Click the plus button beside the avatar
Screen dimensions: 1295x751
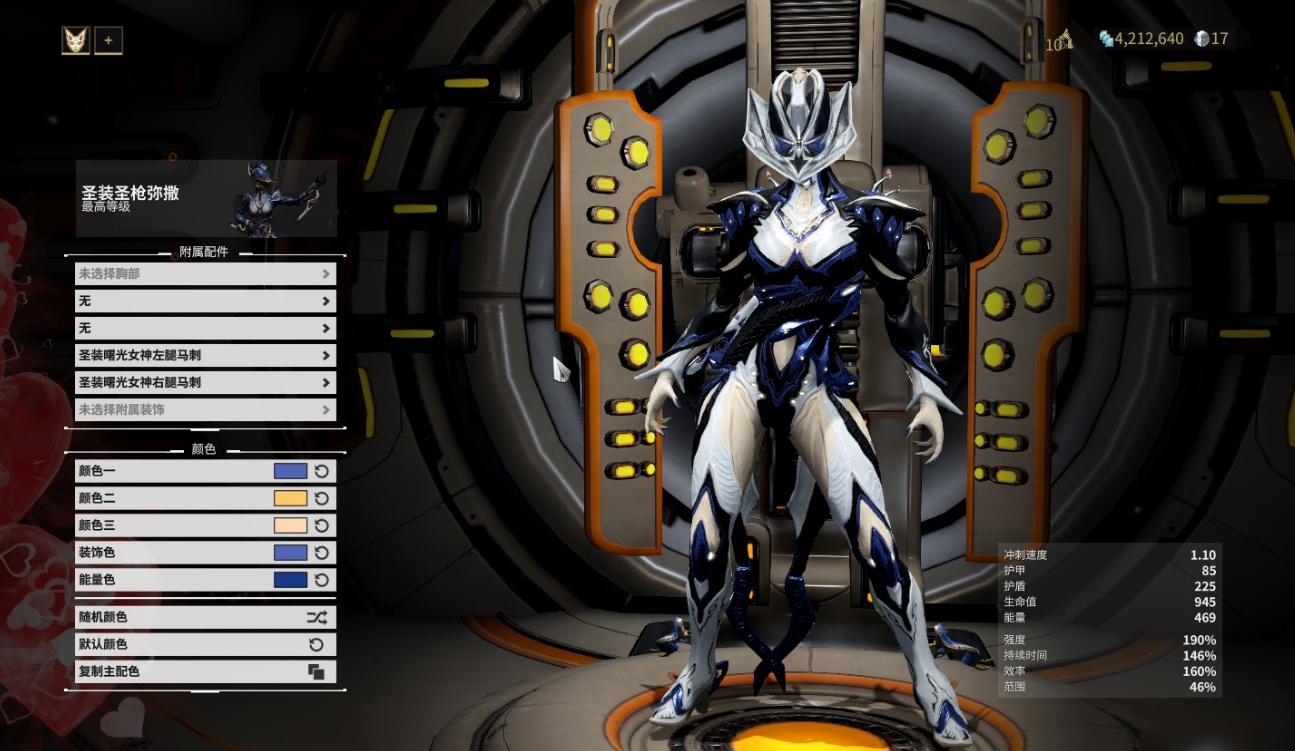[108, 41]
